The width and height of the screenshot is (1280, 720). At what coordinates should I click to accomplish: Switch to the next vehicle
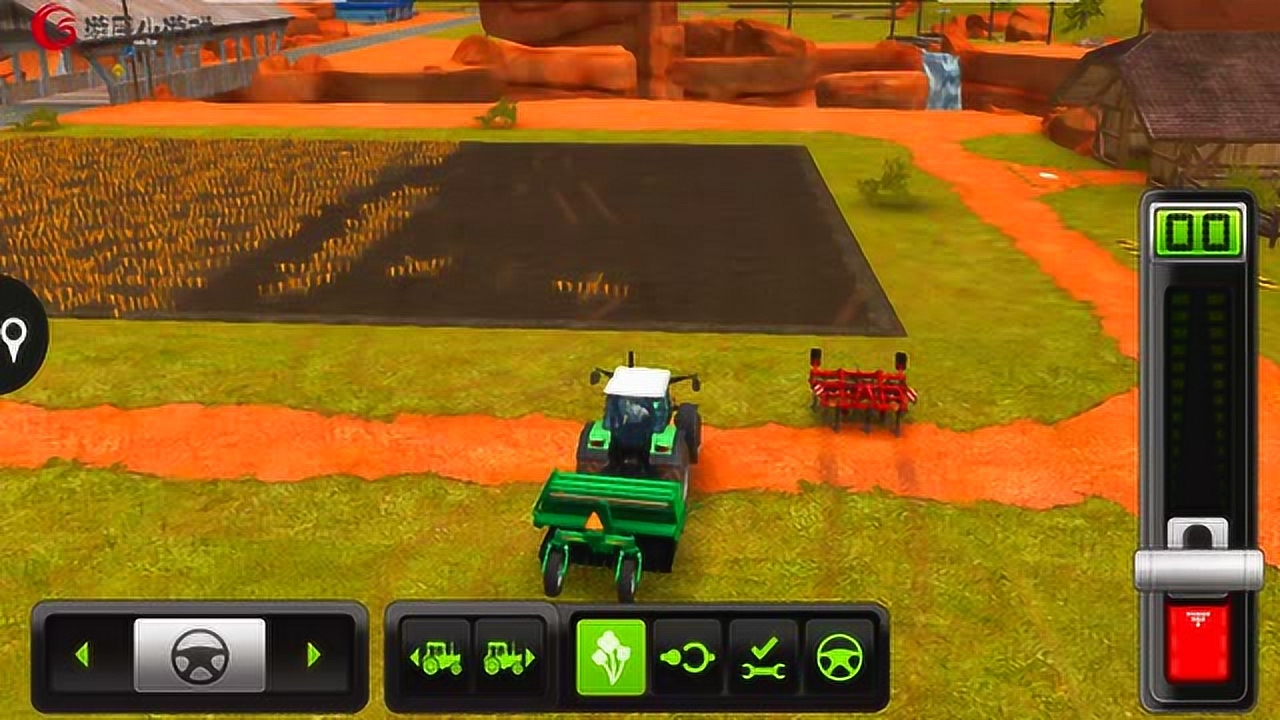pos(510,657)
